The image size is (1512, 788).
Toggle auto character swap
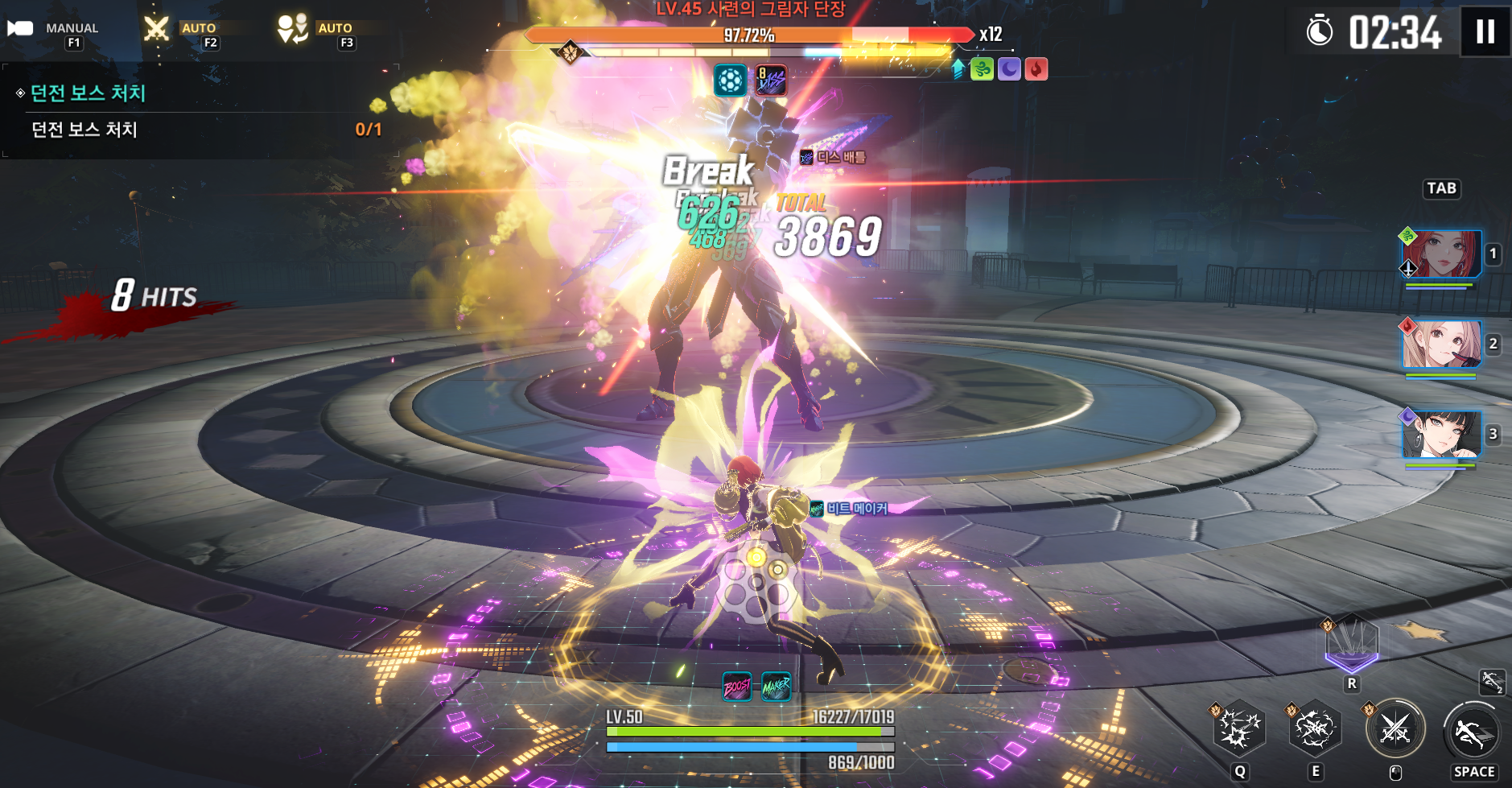tap(293, 30)
